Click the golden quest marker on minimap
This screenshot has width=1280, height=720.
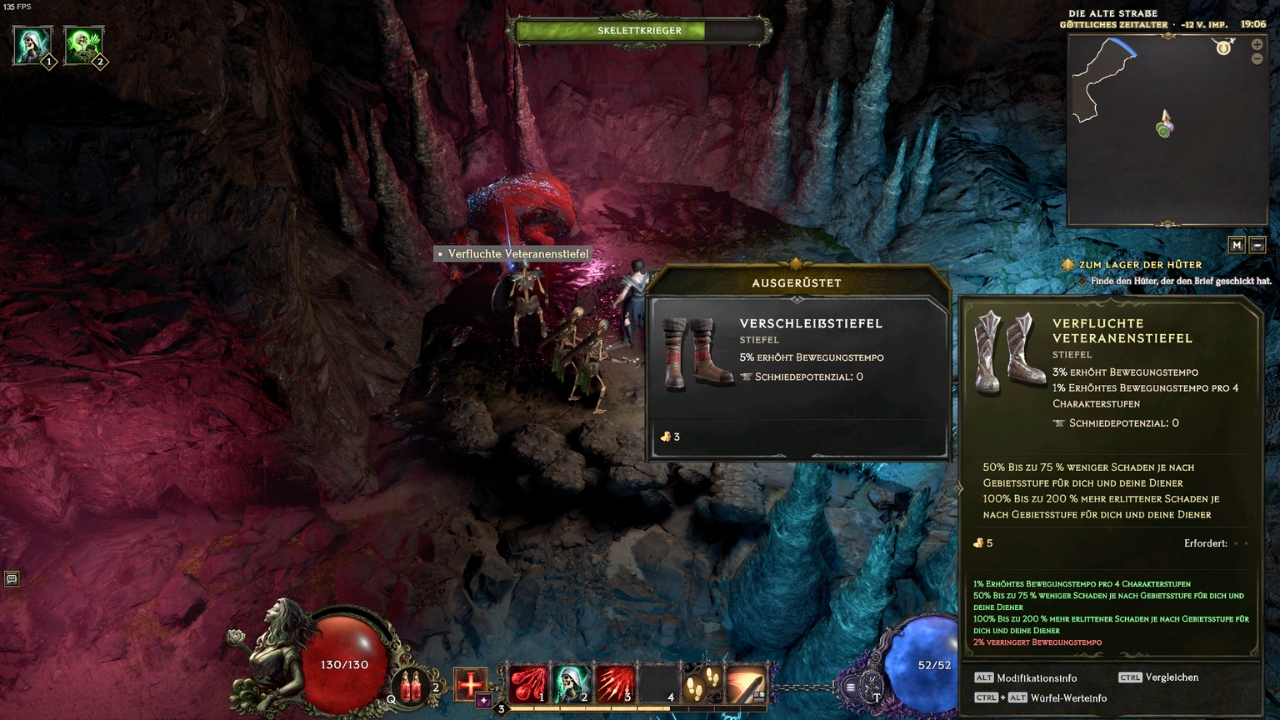1223,48
